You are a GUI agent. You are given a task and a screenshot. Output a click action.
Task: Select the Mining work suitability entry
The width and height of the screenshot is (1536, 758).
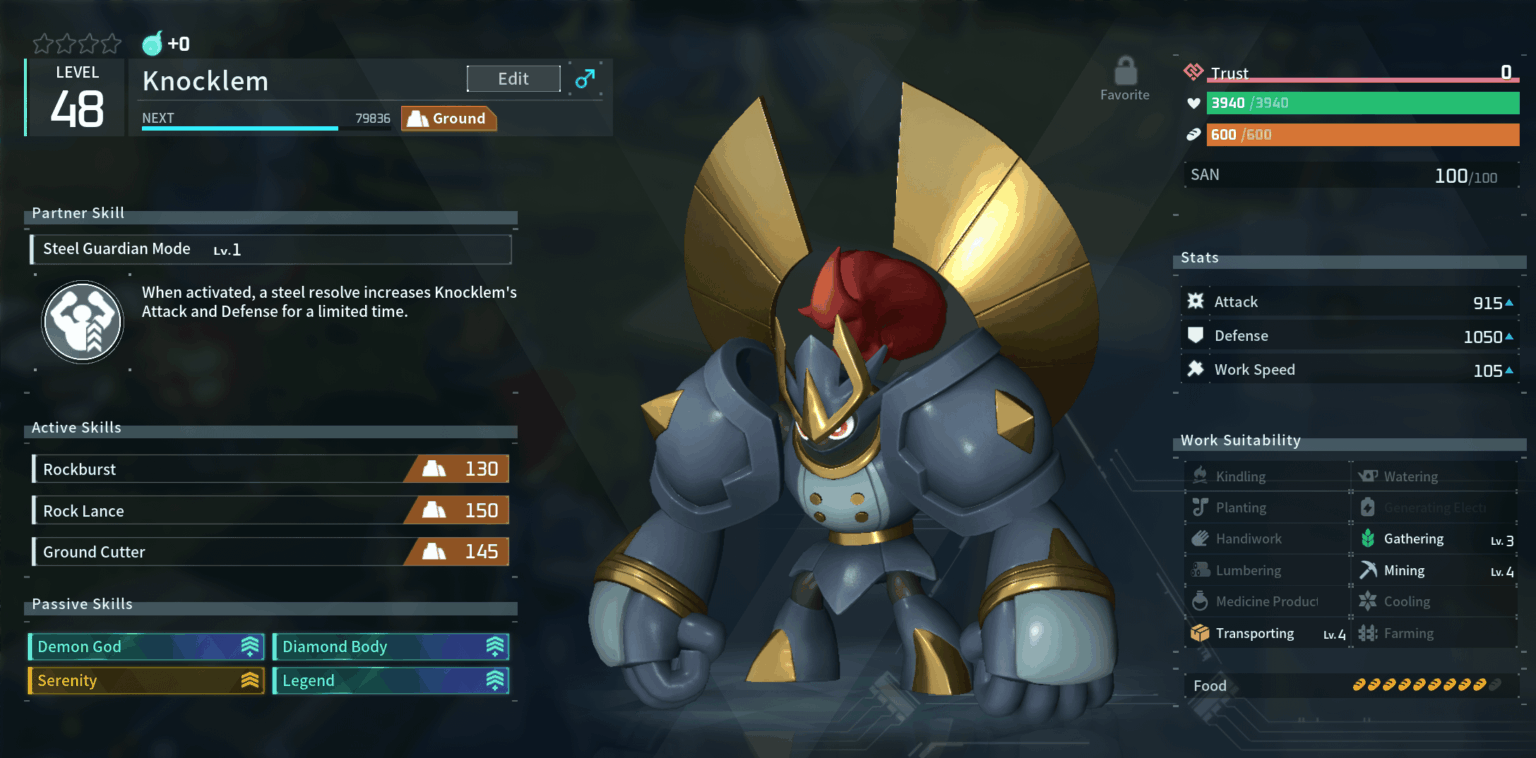coord(1435,571)
